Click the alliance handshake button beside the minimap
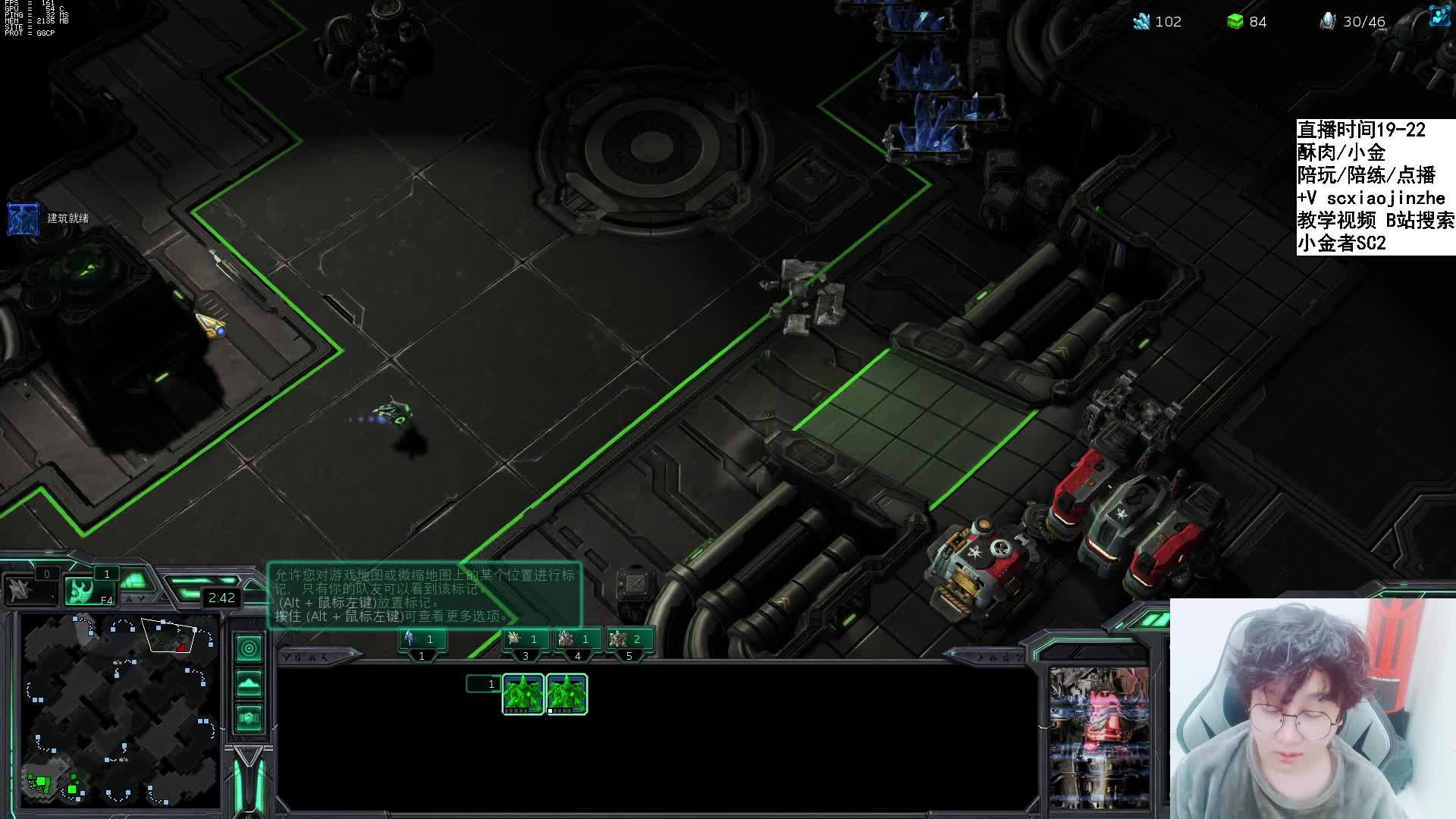The height and width of the screenshot is (819, 1456). [249, 717]
